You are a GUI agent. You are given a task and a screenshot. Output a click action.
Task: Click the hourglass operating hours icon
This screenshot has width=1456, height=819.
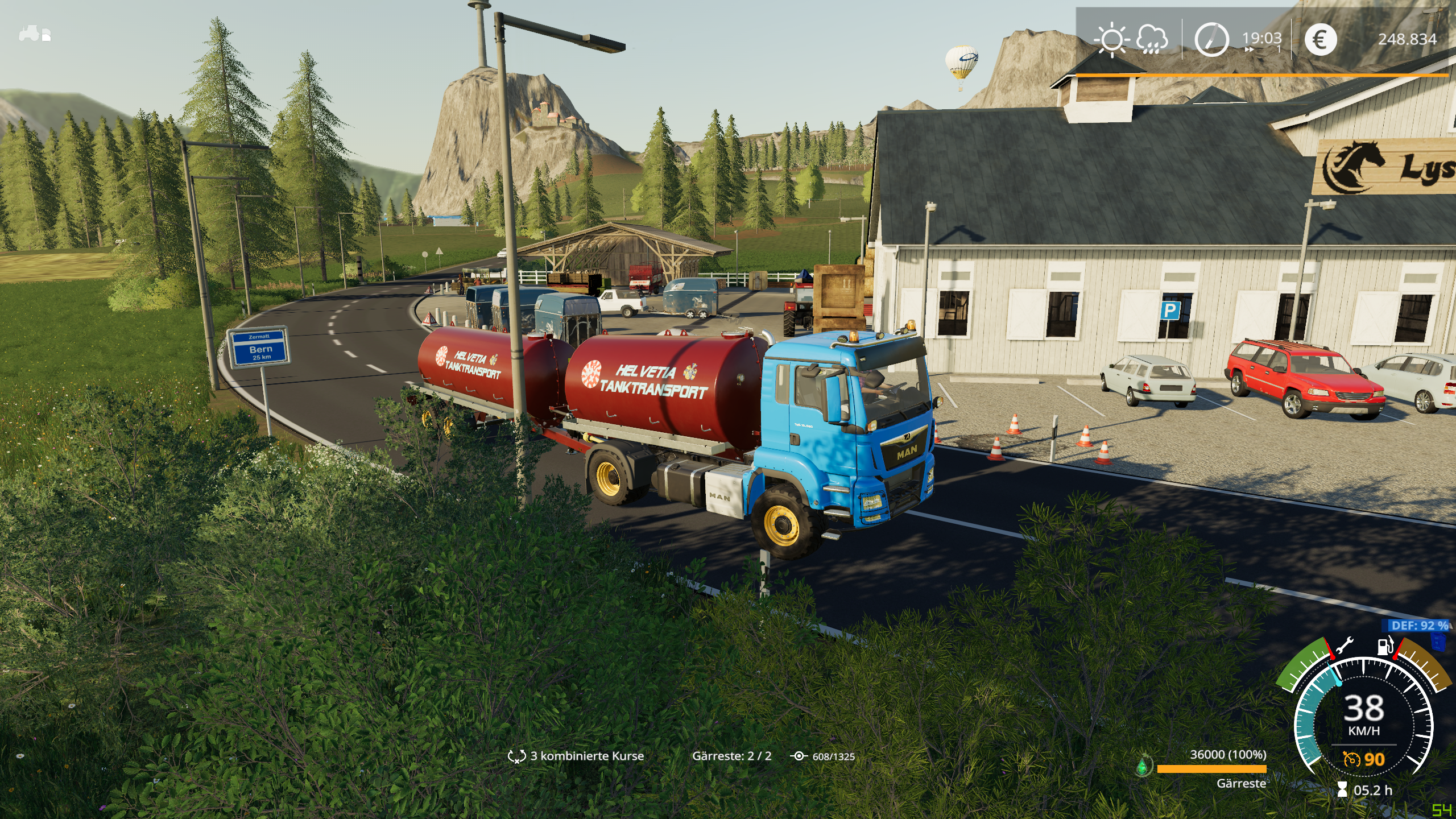pos(1342,790)
